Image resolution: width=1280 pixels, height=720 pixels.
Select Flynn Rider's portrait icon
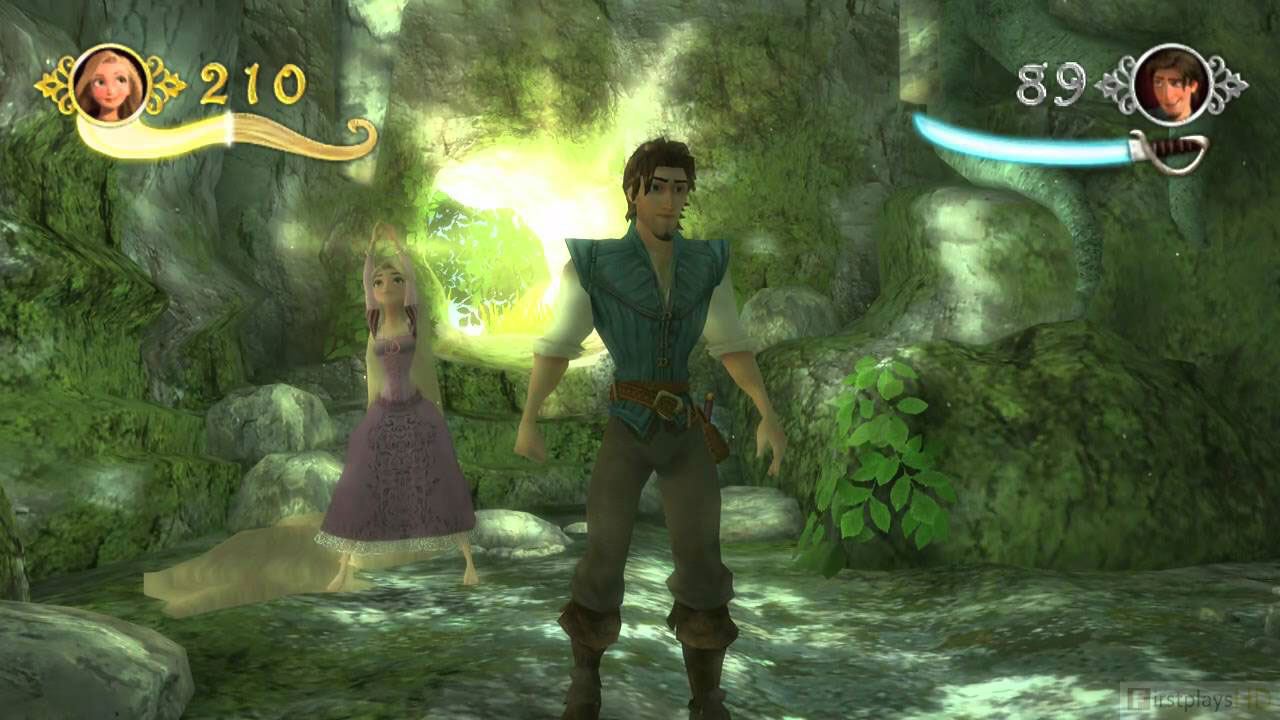[x=1171, y=84]
